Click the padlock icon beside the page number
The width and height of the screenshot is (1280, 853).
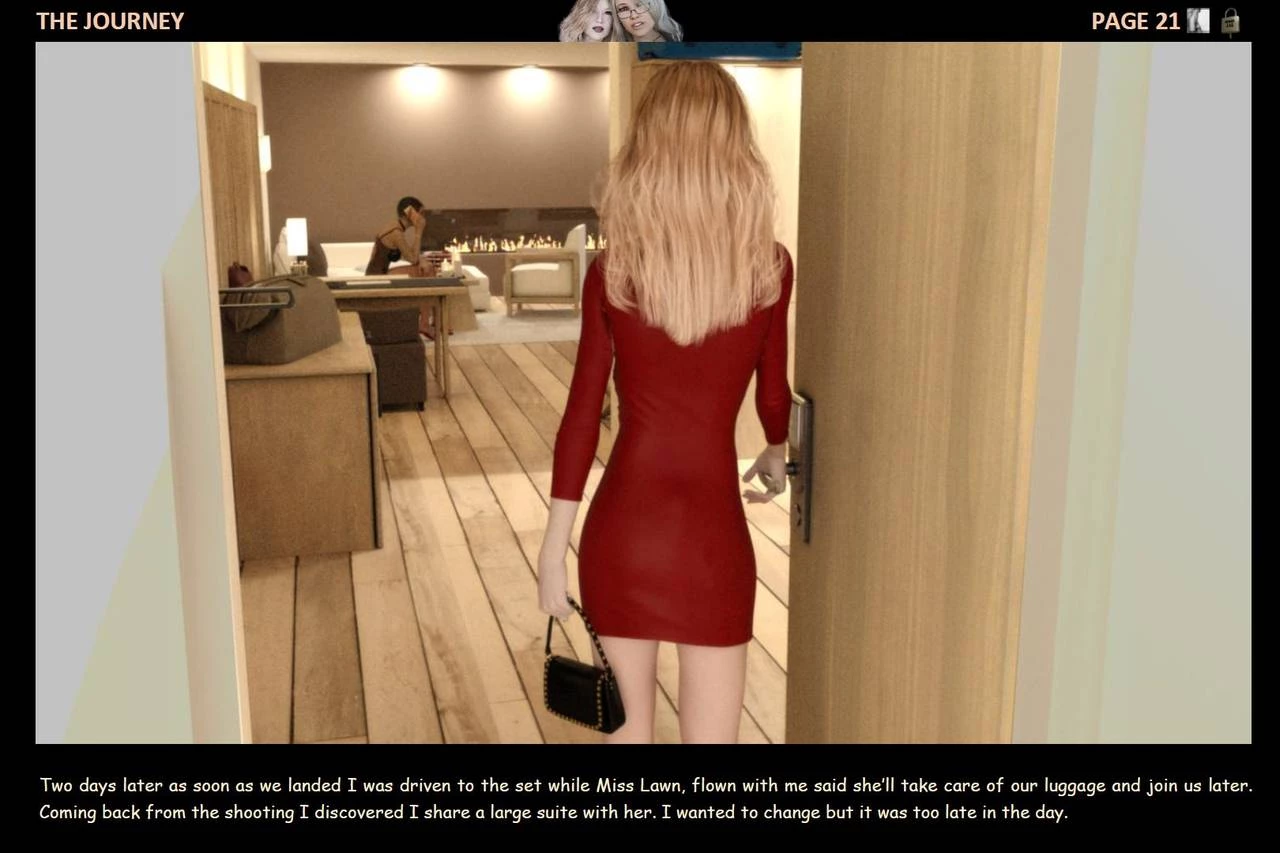1232,20
